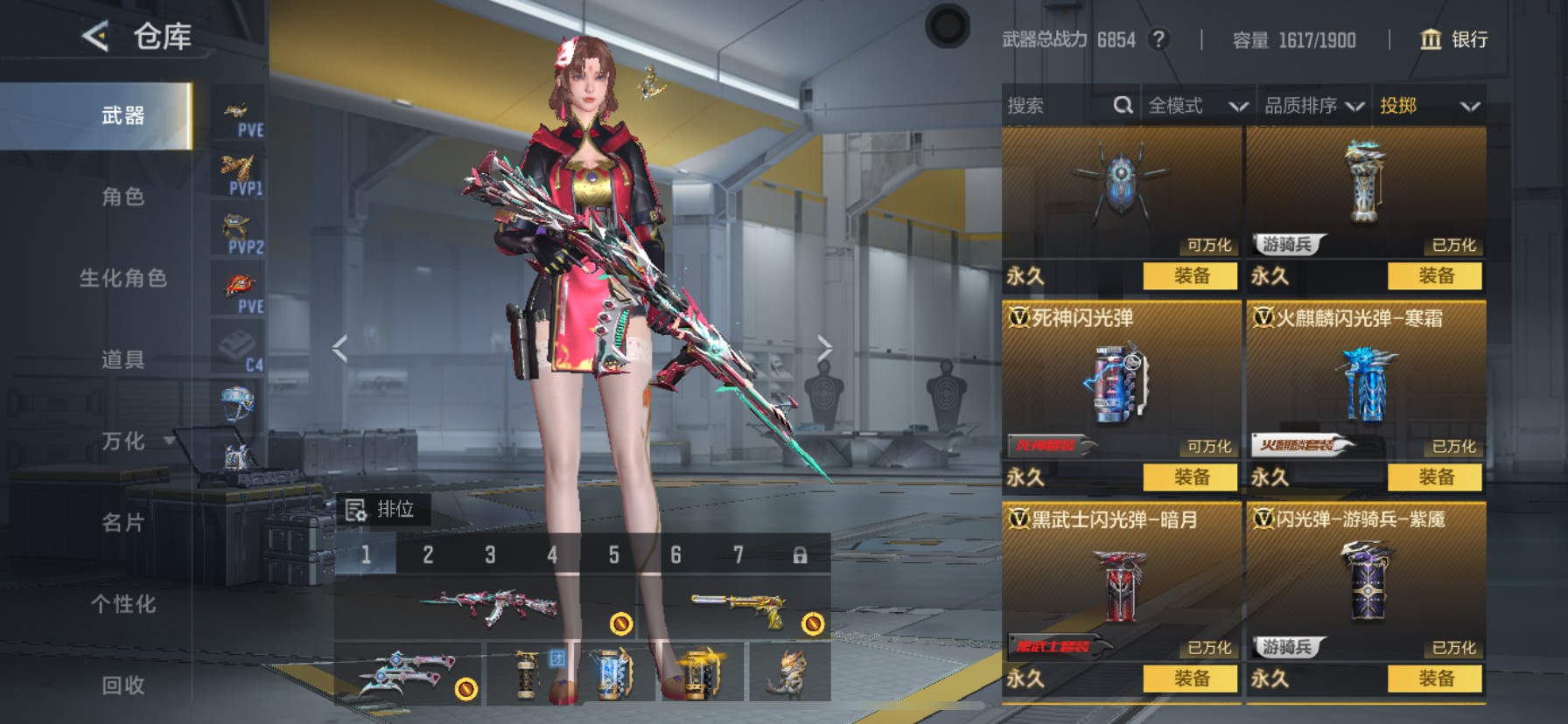Equip the 死神闪光弹 grenade
The image size is (1568, 724).
click(1190, 477)
